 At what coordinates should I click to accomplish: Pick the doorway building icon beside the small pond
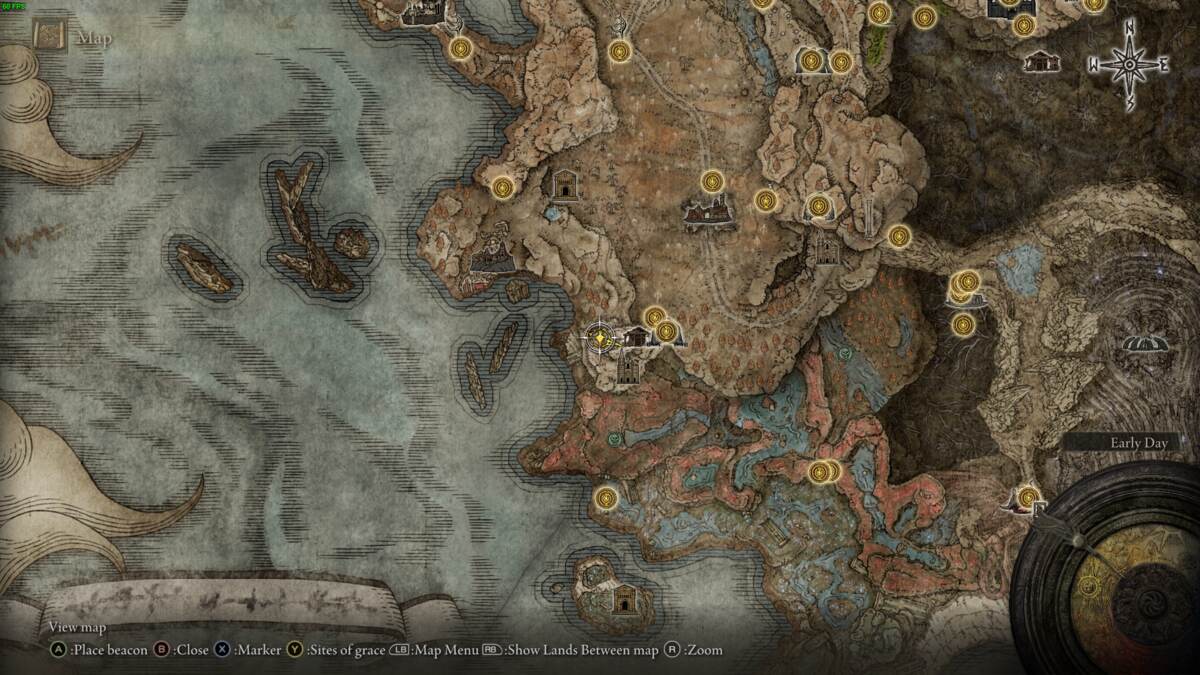pos(565,184)
